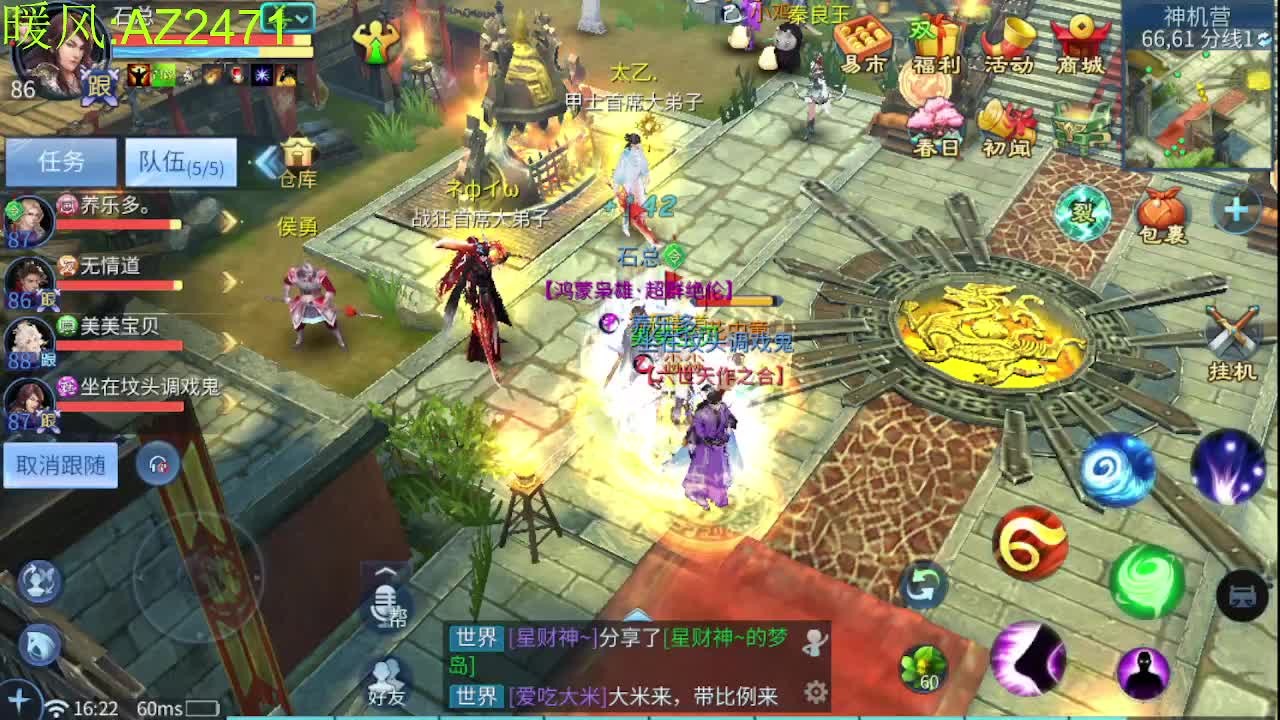Toggle the 跟 follow button beside 美美宝贝
This screenshot has width=1280, height=720.
point(47,358)
